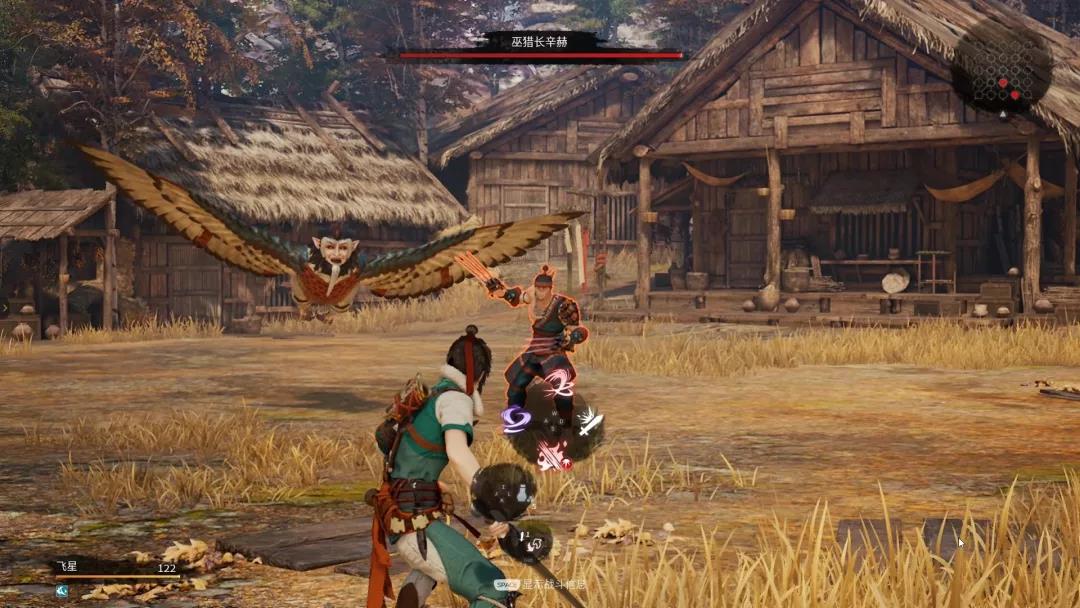Click the blue status icon under 飞星
The image size is (1080, 608).
pos(62,591)
